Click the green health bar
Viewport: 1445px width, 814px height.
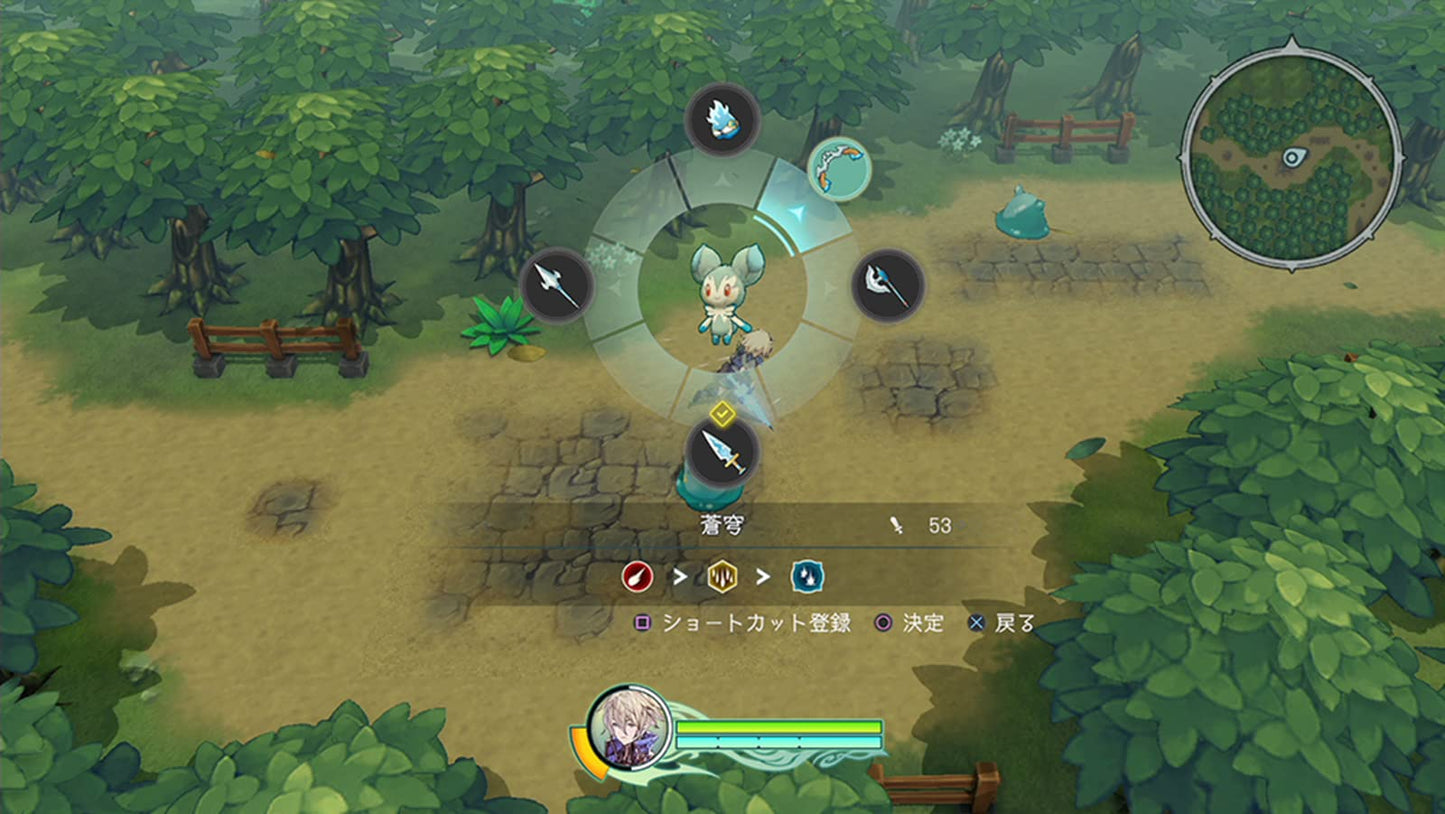tap(780, 725)
